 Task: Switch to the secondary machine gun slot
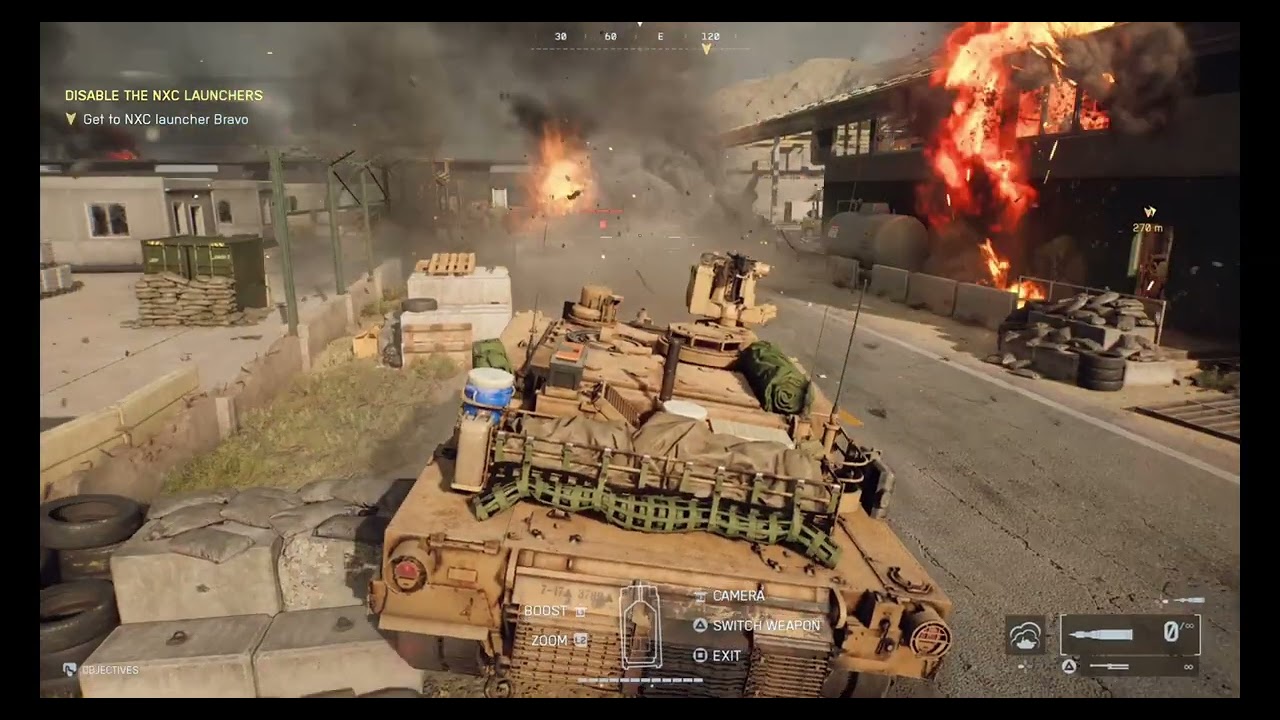coord(1128,666)
